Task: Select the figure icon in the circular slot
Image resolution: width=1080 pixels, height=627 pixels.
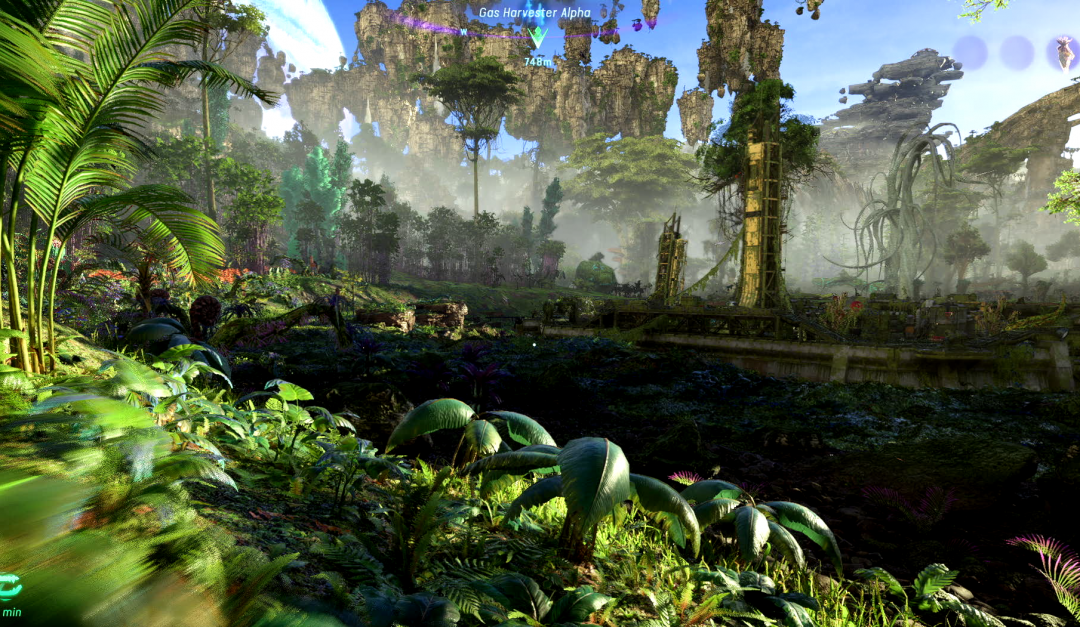Action: pos(1064,52)
